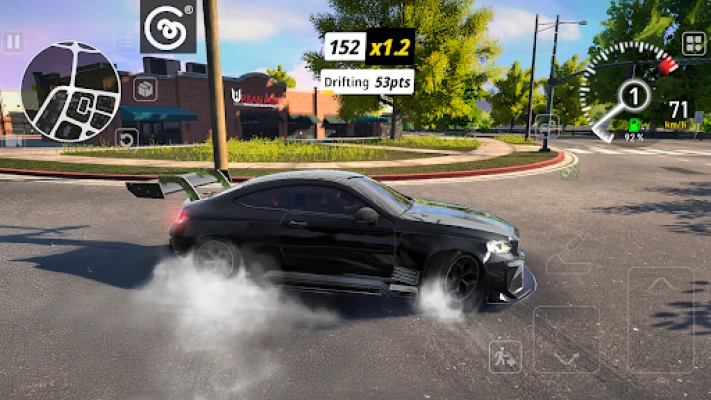Image resolution: width=711 pixels, height=400 pixels.
Task: Tap the white swirl logo badge
Action: [168, 27]
